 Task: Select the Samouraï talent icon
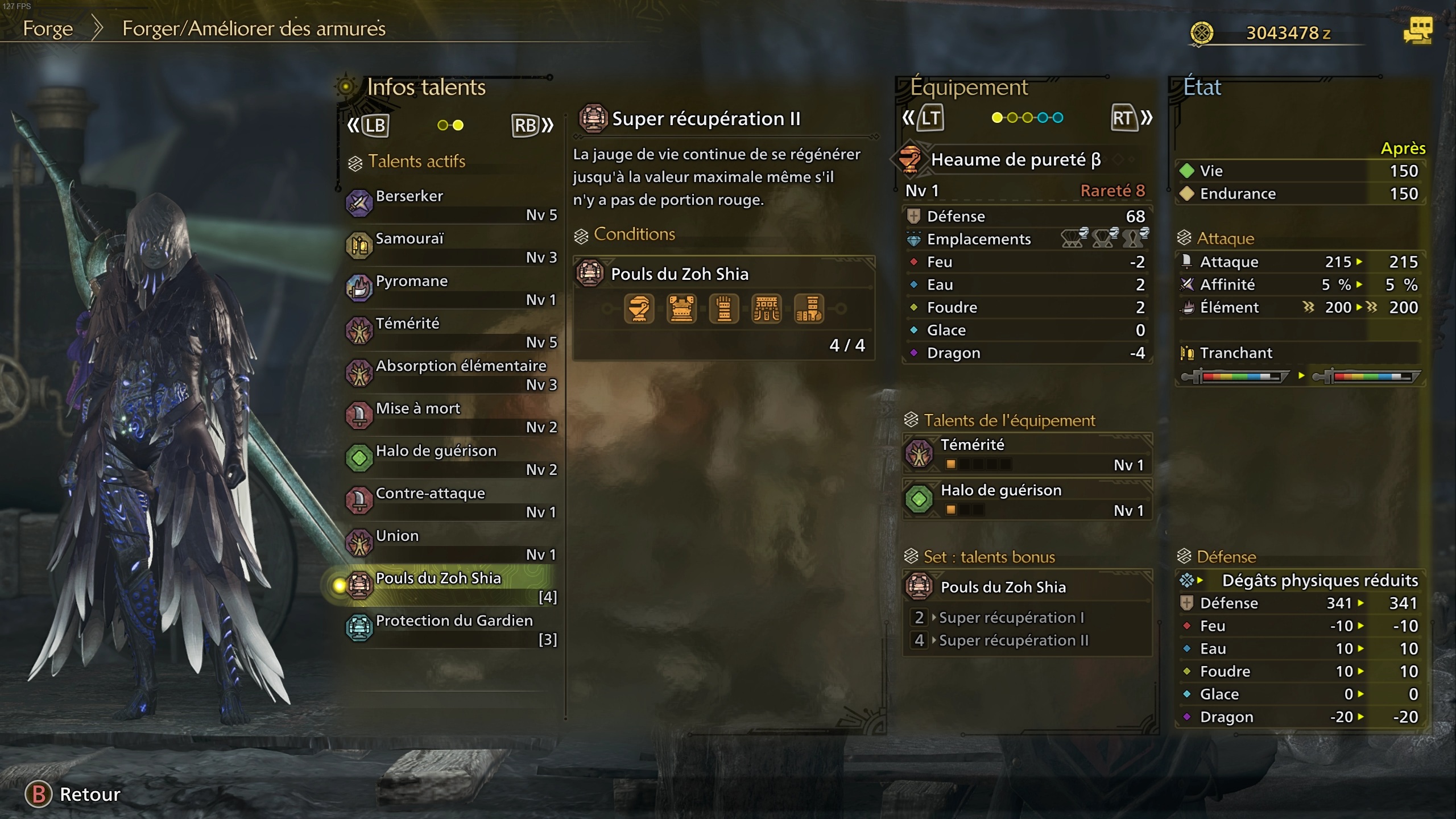[358, 246]
